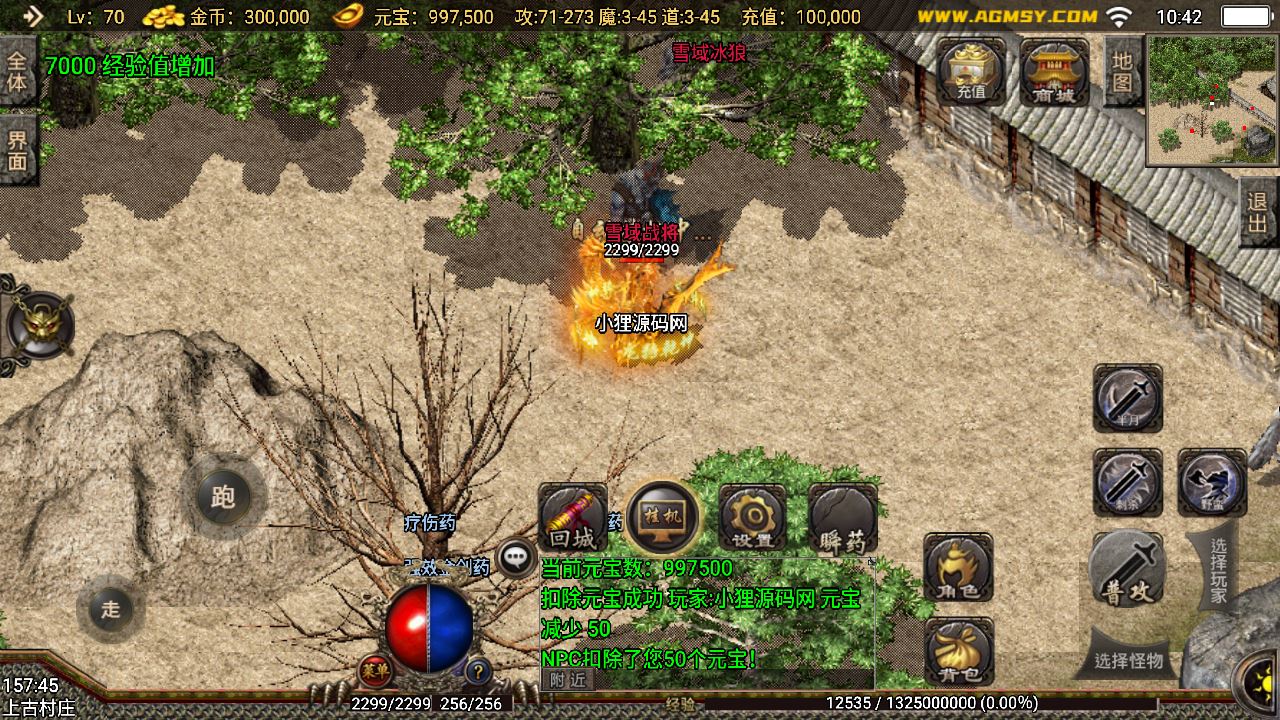Toggle the 界面 interface button

click(17, 150)
